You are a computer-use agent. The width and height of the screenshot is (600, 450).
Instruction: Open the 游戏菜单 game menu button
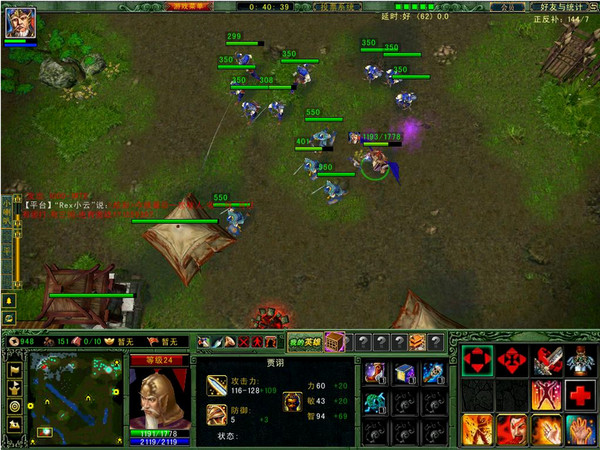point(191,5)
